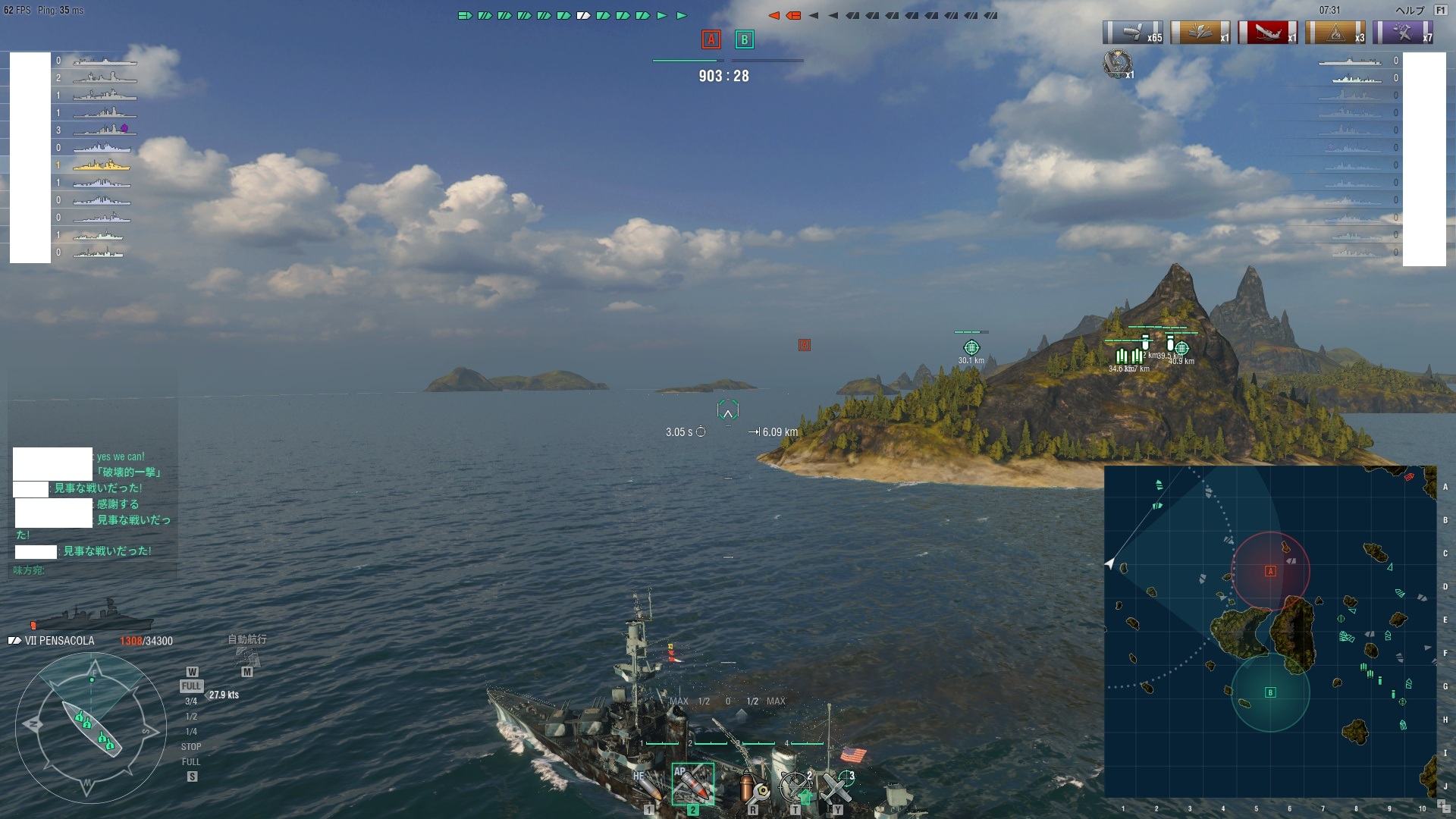This screenshot has height=819, width=1456.
Task: Select the HE shell ammunition
Action: tap(648, 786)
